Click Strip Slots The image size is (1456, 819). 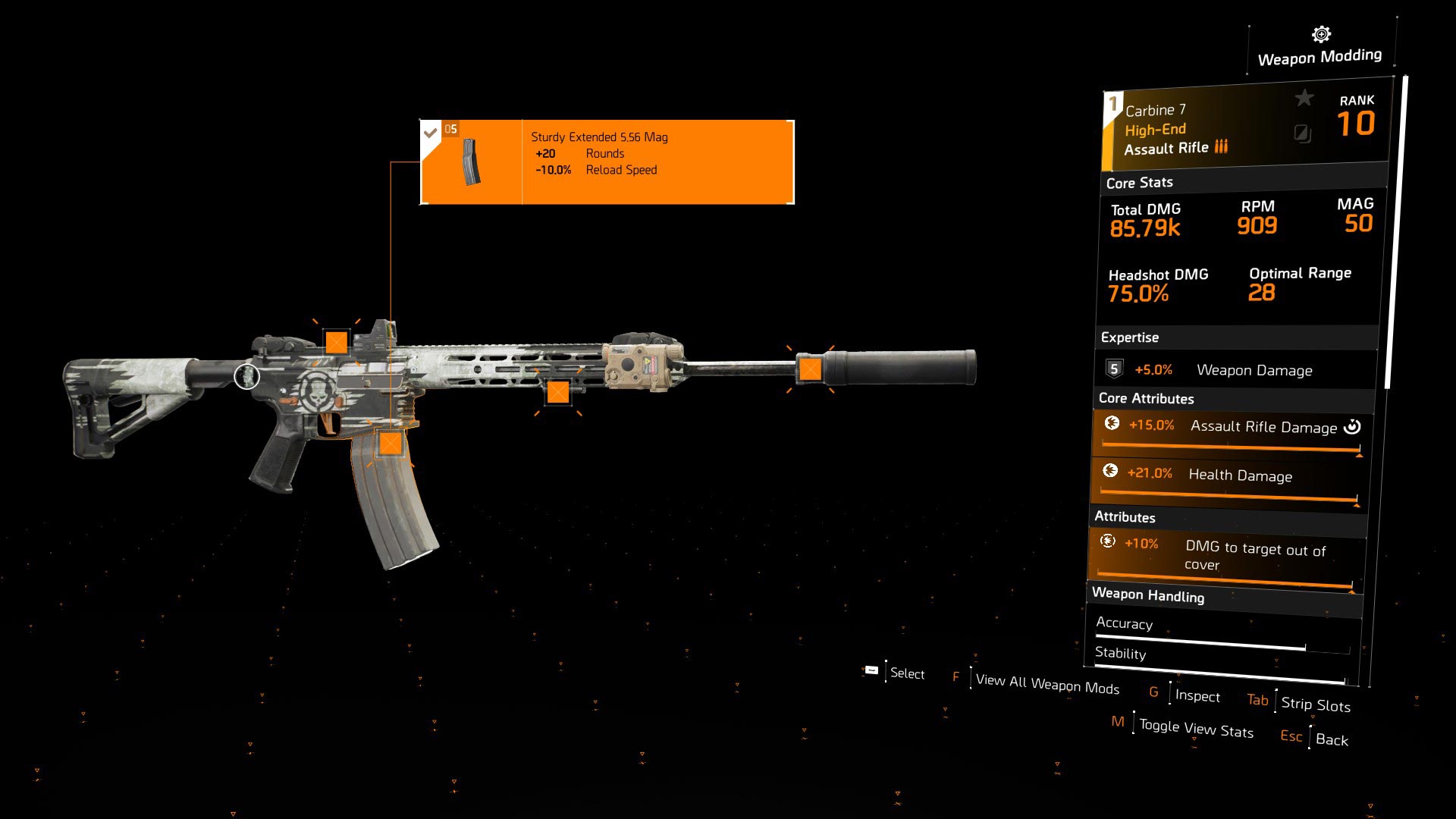(x=1314, y=705)
